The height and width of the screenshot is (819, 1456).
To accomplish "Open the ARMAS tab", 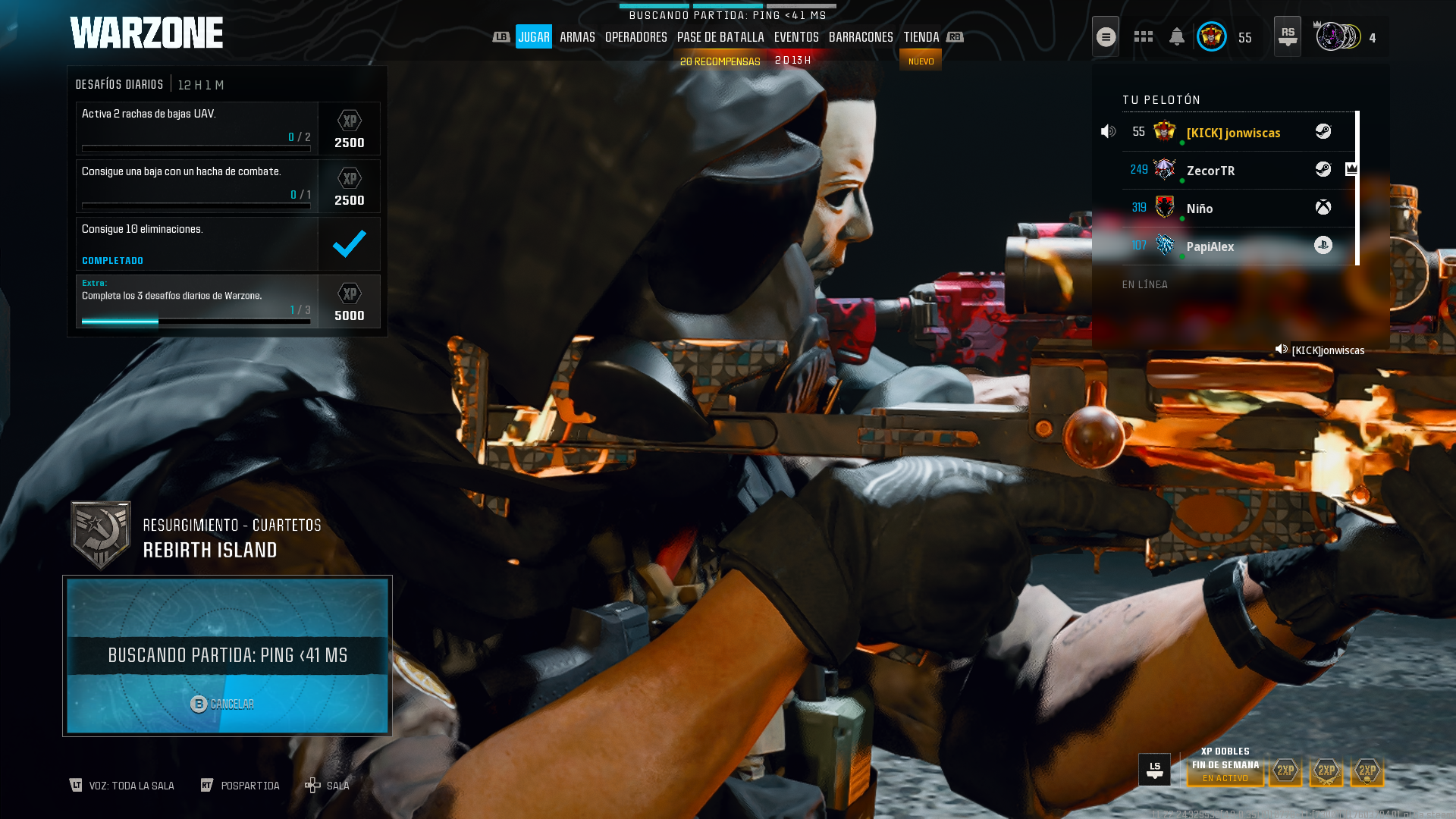I will [x=577, y=37].
